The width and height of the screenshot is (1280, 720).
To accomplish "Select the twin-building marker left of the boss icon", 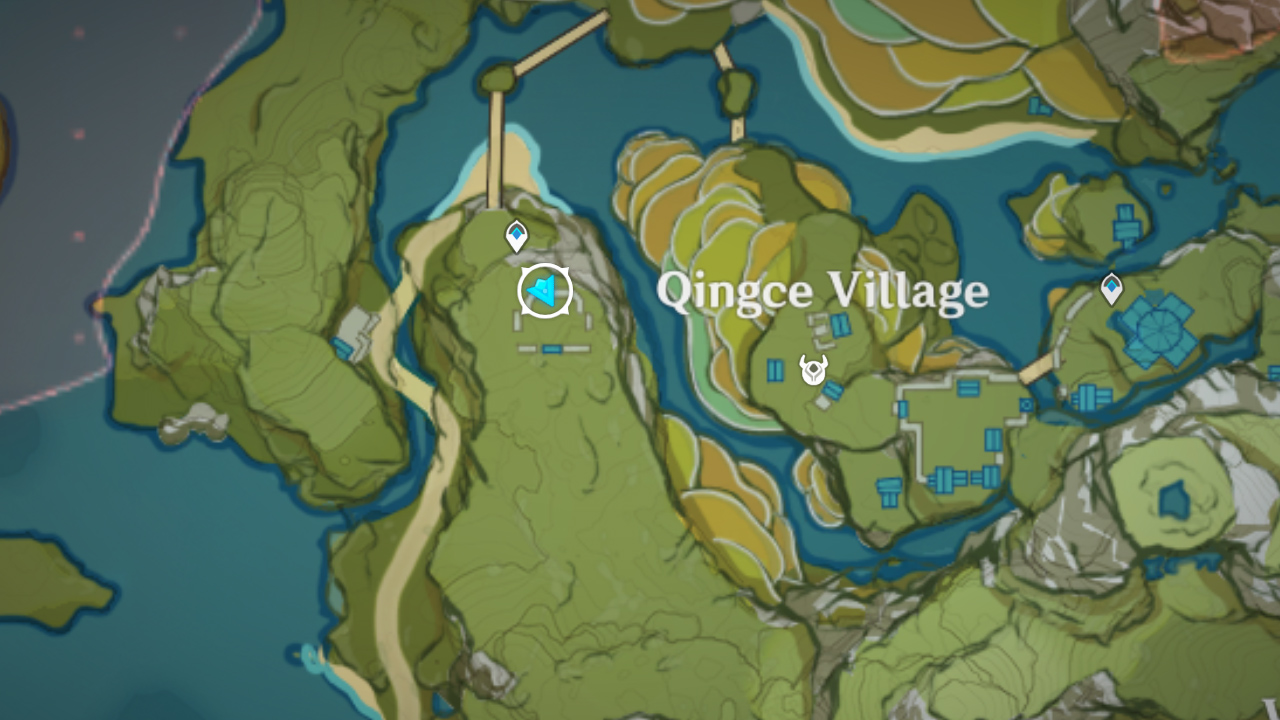I will 775,370.
